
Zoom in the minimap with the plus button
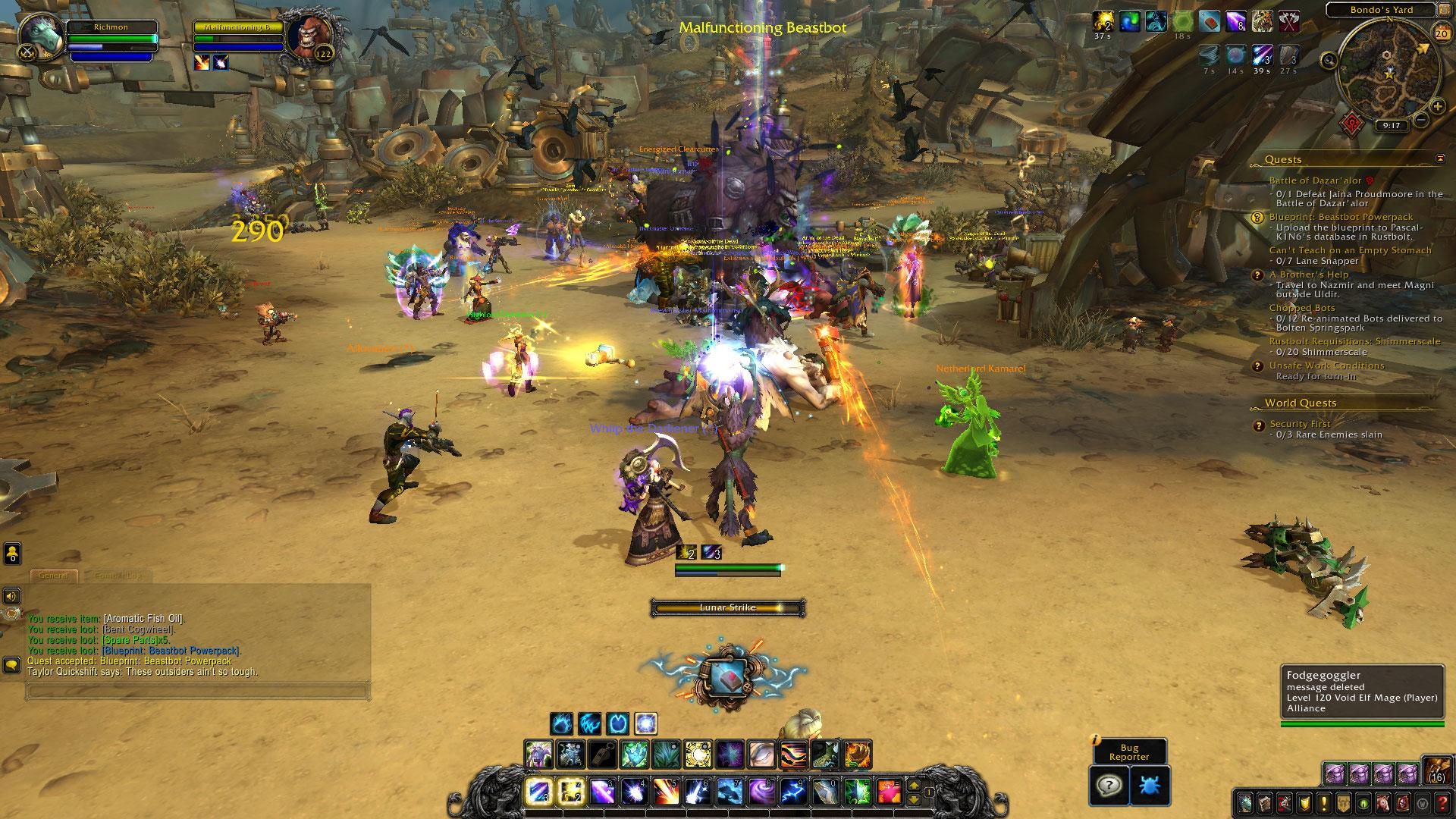click(x=1437, y=107)
